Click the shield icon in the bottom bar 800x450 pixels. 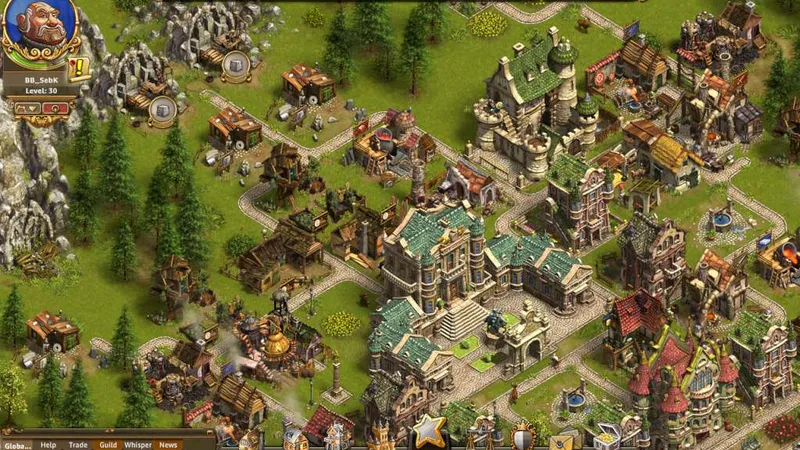coord(523,437)
